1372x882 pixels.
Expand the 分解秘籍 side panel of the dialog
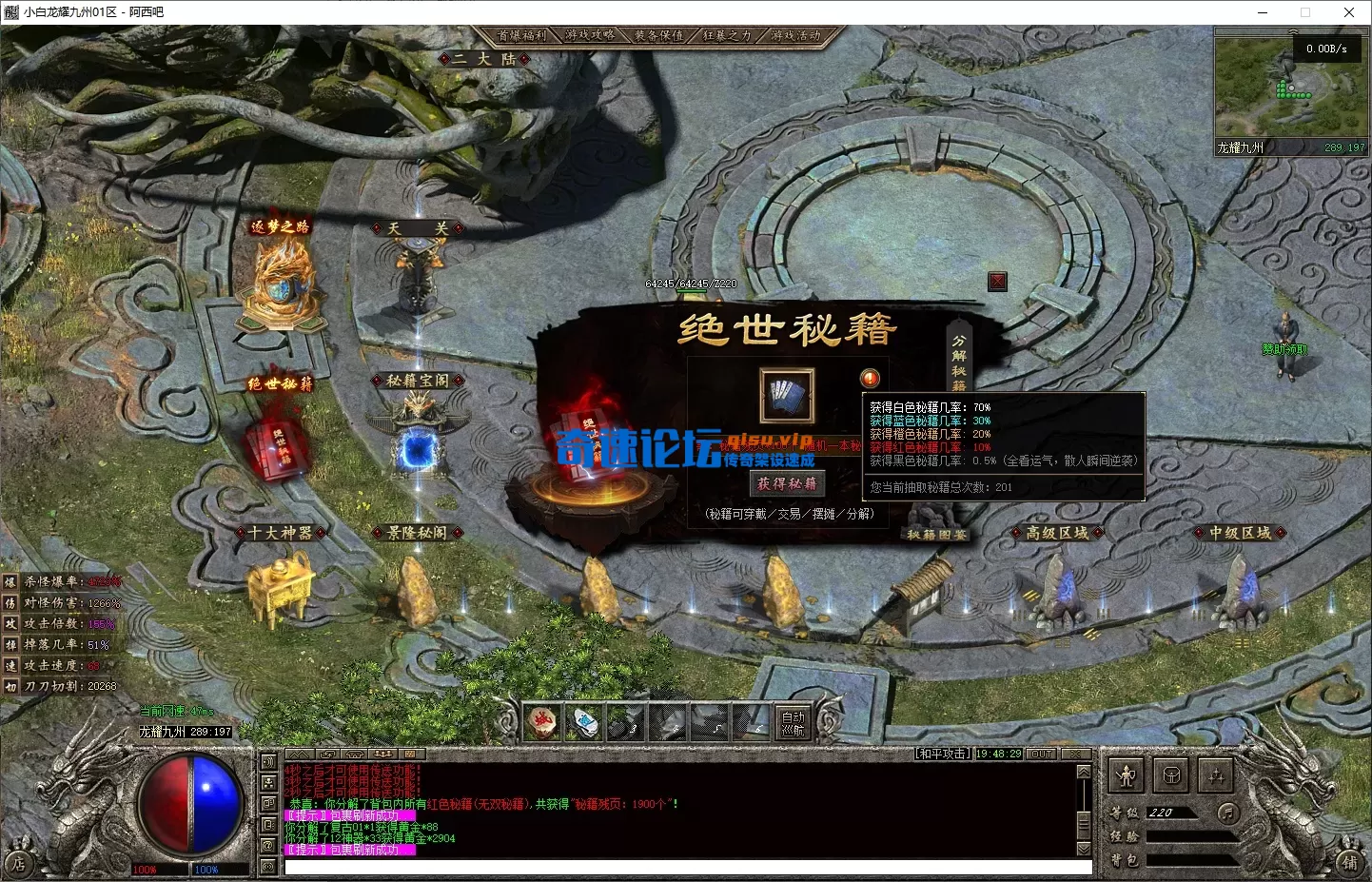957,360
